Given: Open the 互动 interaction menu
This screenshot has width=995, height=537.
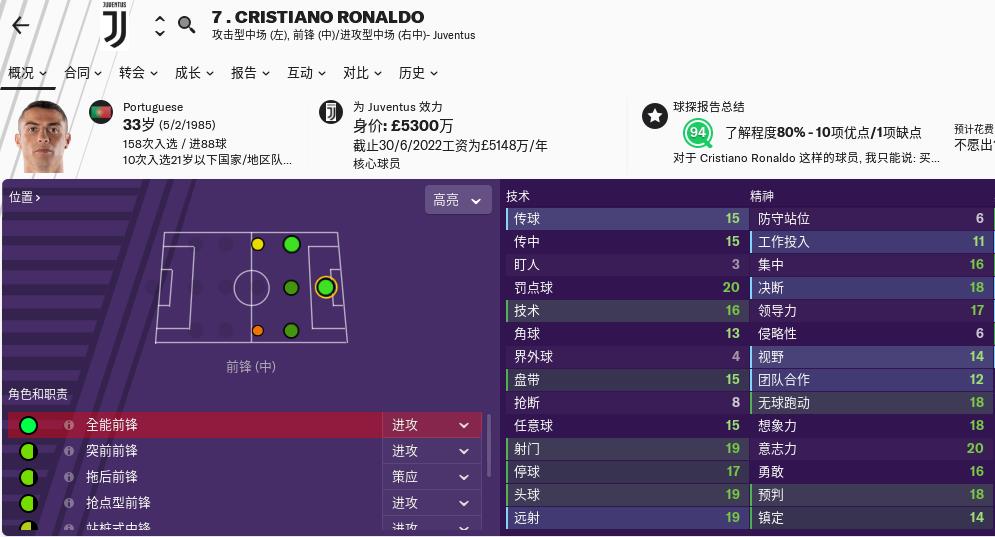Looking at the screenshot, I should [307, 73].
